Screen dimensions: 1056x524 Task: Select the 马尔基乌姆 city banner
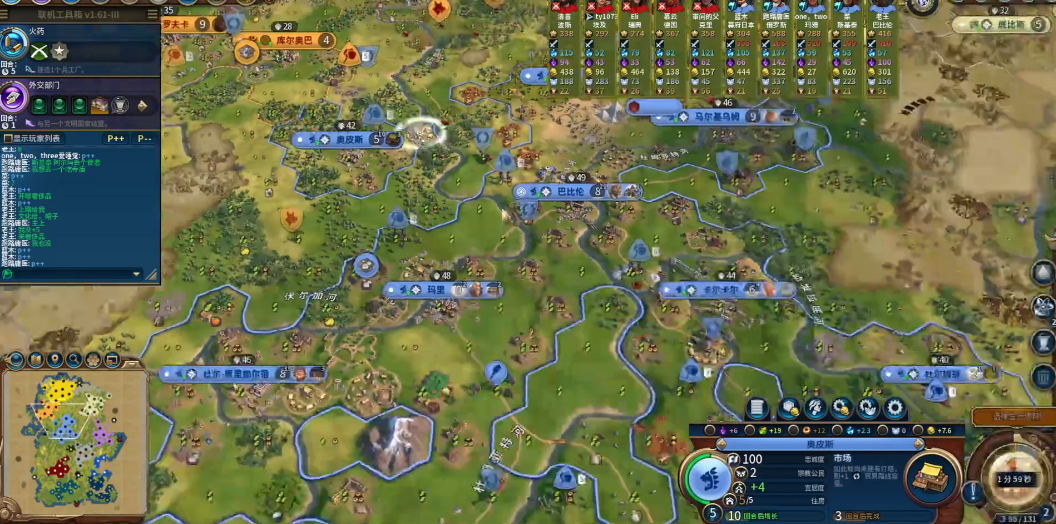click(x=717, y=116)
